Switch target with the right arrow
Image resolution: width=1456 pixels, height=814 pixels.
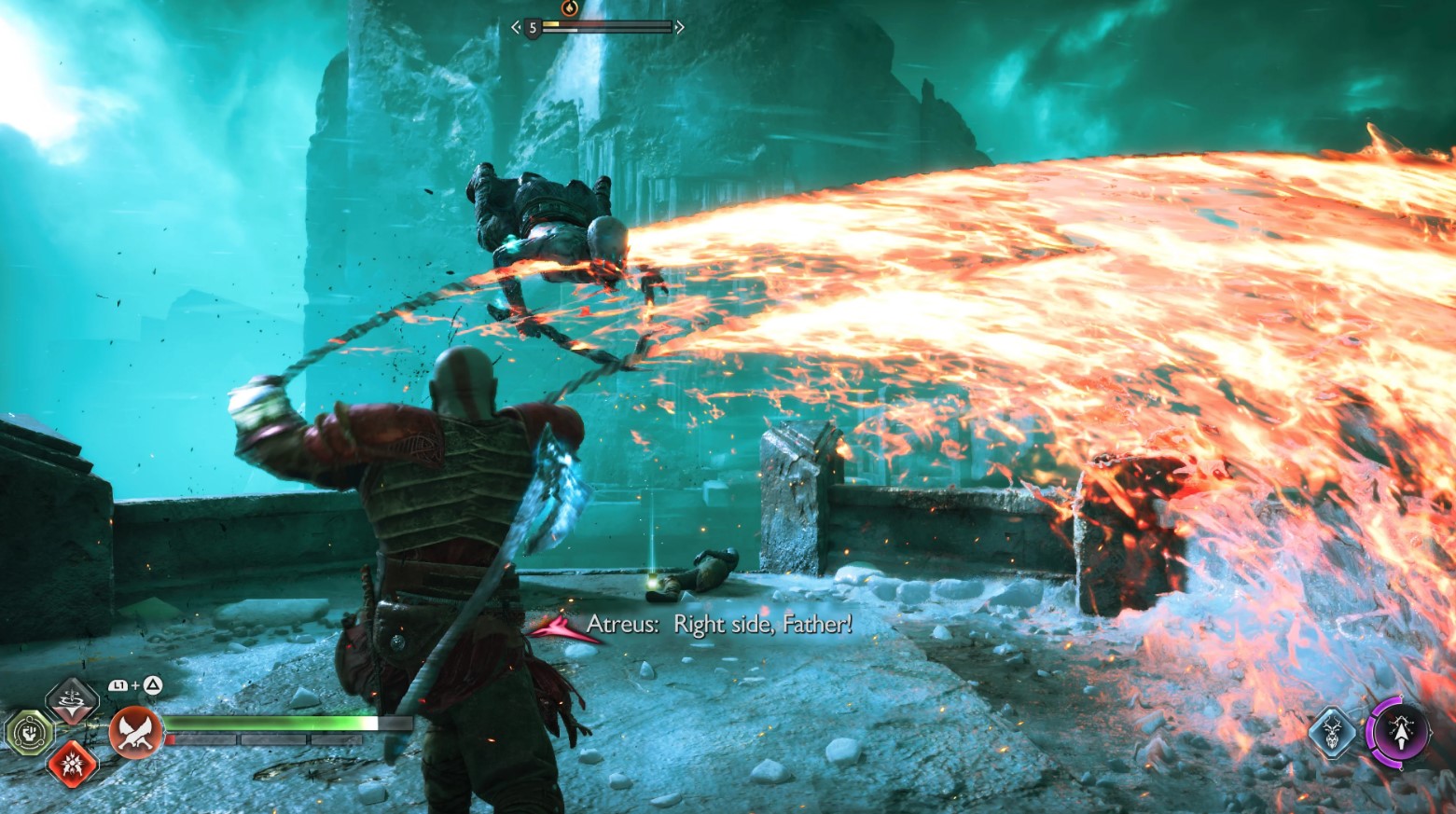click(680, 28)
